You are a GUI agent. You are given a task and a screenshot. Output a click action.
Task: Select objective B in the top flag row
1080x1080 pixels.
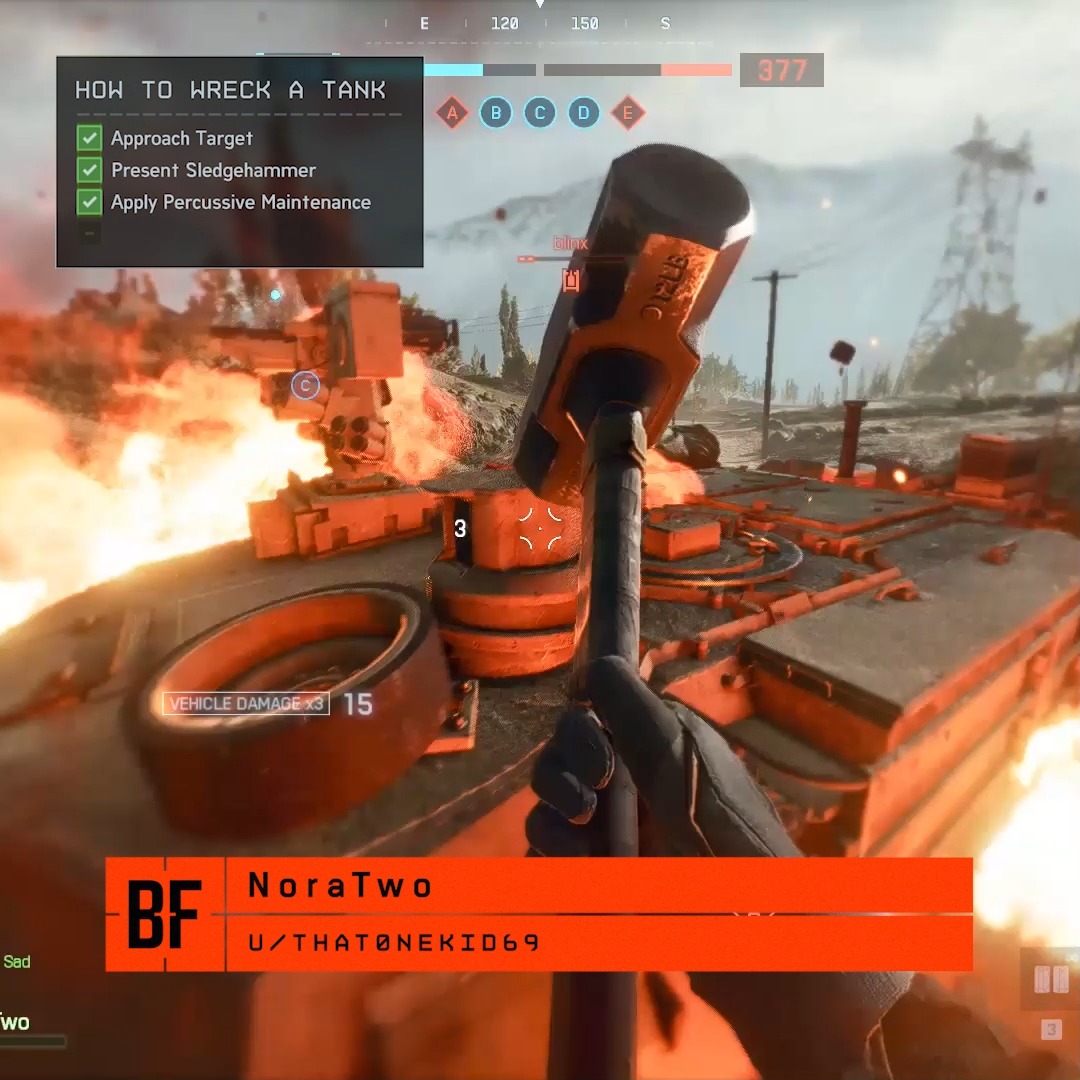click(496, 113)
